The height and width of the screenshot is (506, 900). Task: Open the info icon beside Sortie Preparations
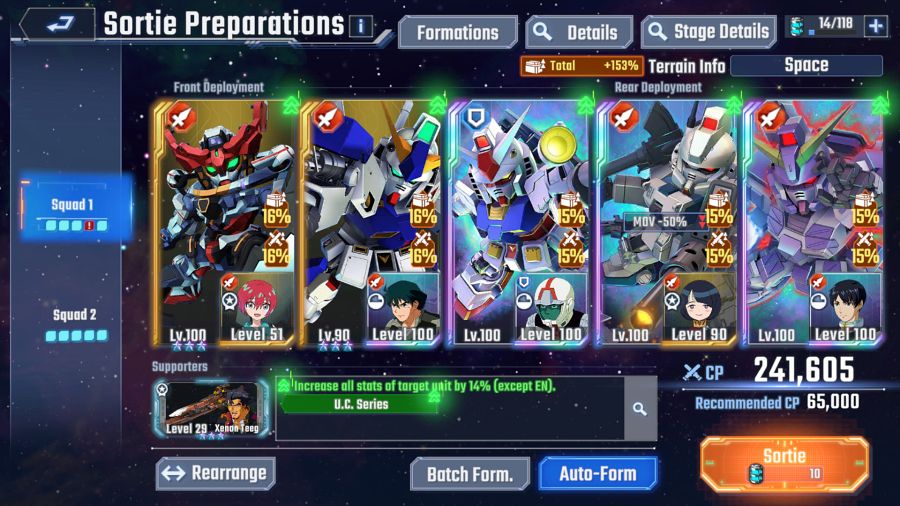360,26
